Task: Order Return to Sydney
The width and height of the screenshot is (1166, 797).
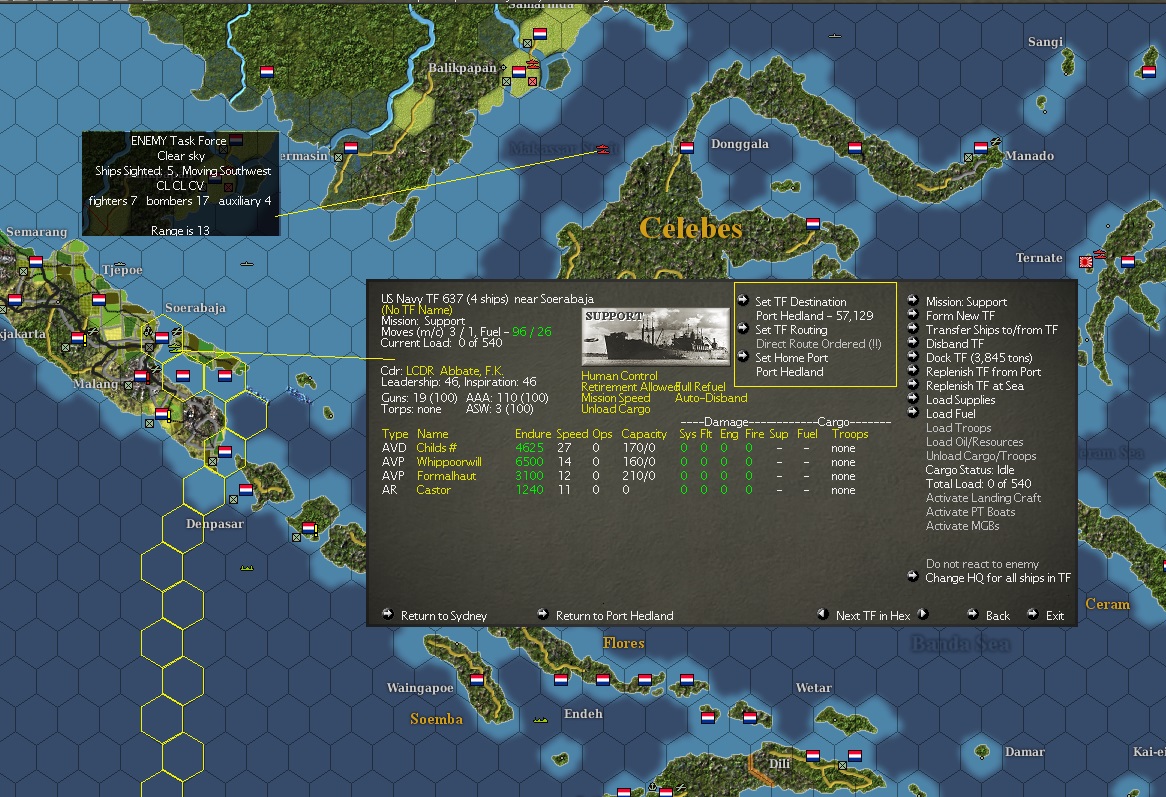Action: click(x=443, y=616)
